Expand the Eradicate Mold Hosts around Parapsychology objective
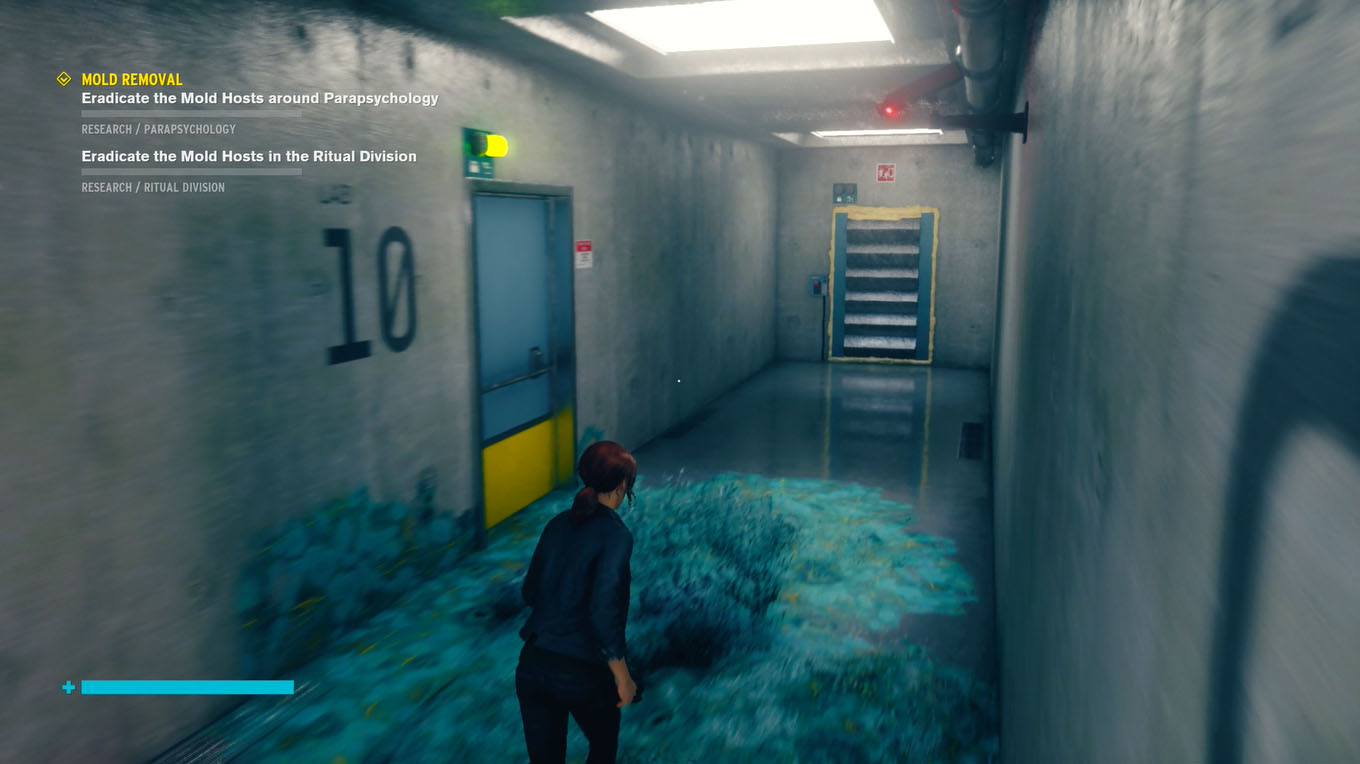The height and width of the screenshot is (764, 1360). pyautogui.click(x=260, y=98)
